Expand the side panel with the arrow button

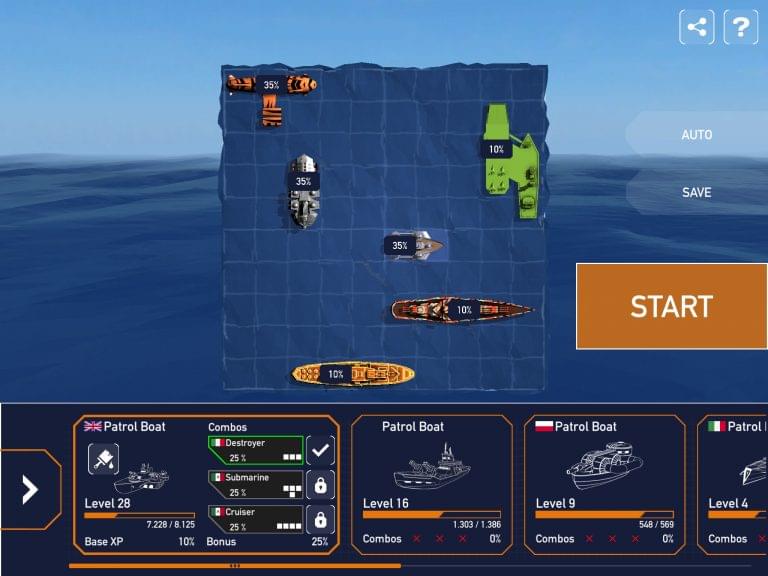coord(30,489)
